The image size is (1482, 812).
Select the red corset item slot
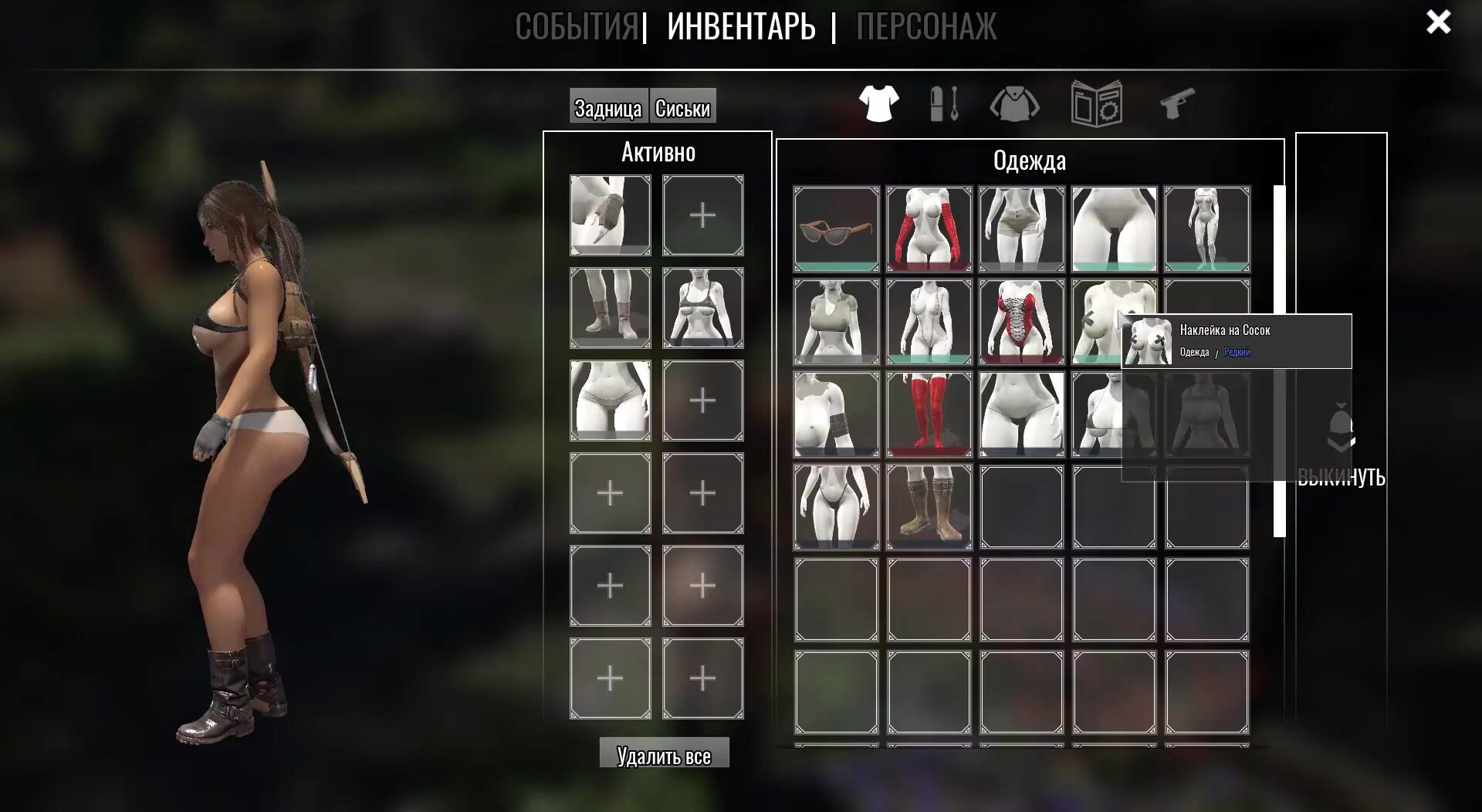[x=1022, y=321]
